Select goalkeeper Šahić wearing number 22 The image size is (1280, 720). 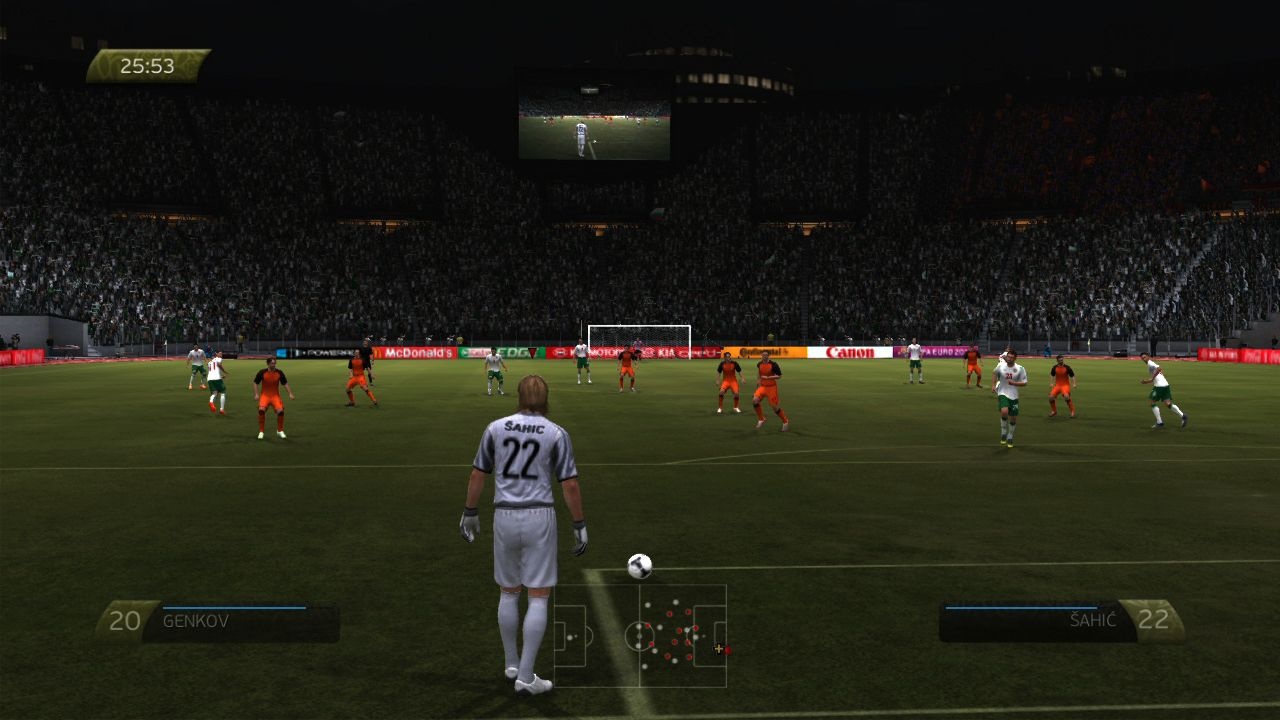tap(525, 470)
